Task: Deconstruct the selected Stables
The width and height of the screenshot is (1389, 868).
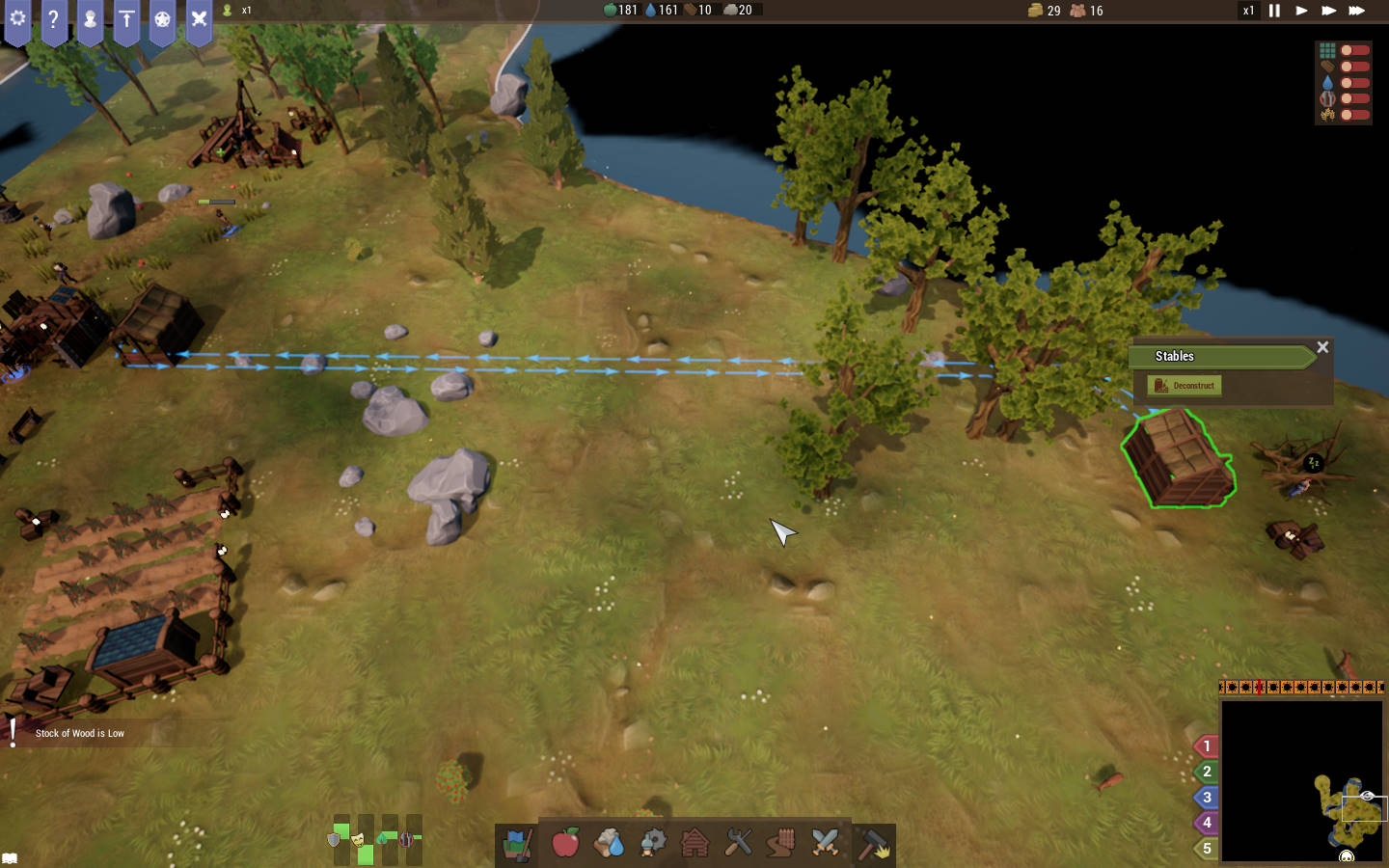Action: [1185, 386]
